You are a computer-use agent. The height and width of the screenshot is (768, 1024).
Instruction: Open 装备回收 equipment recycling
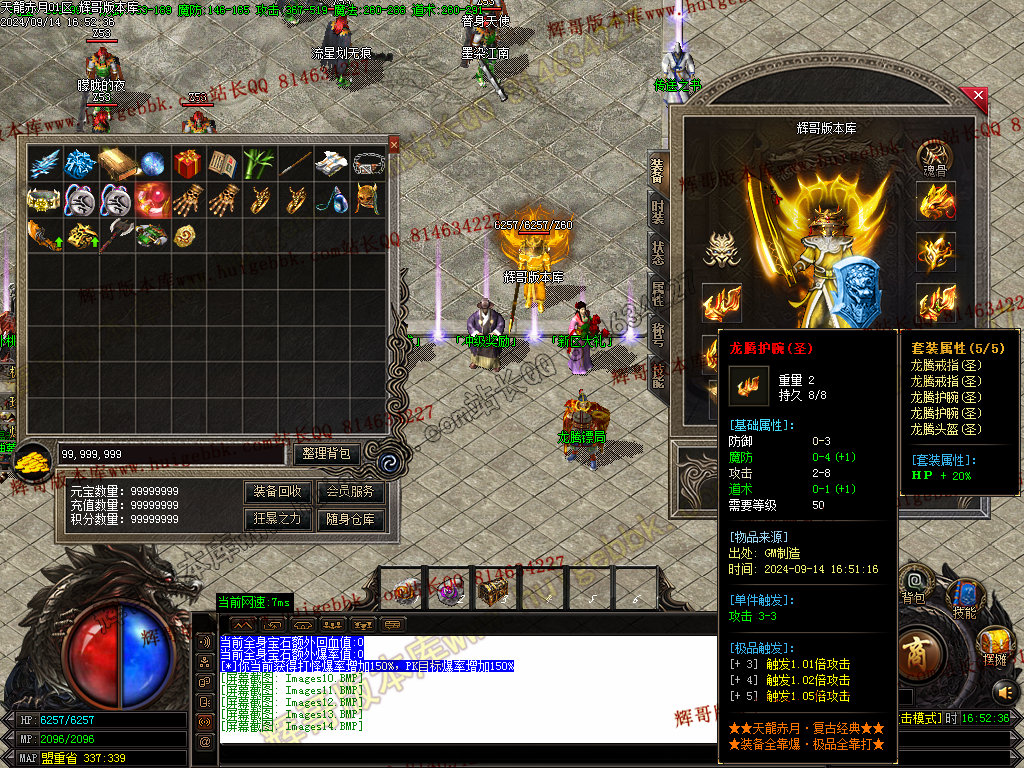tap(278, 492)
